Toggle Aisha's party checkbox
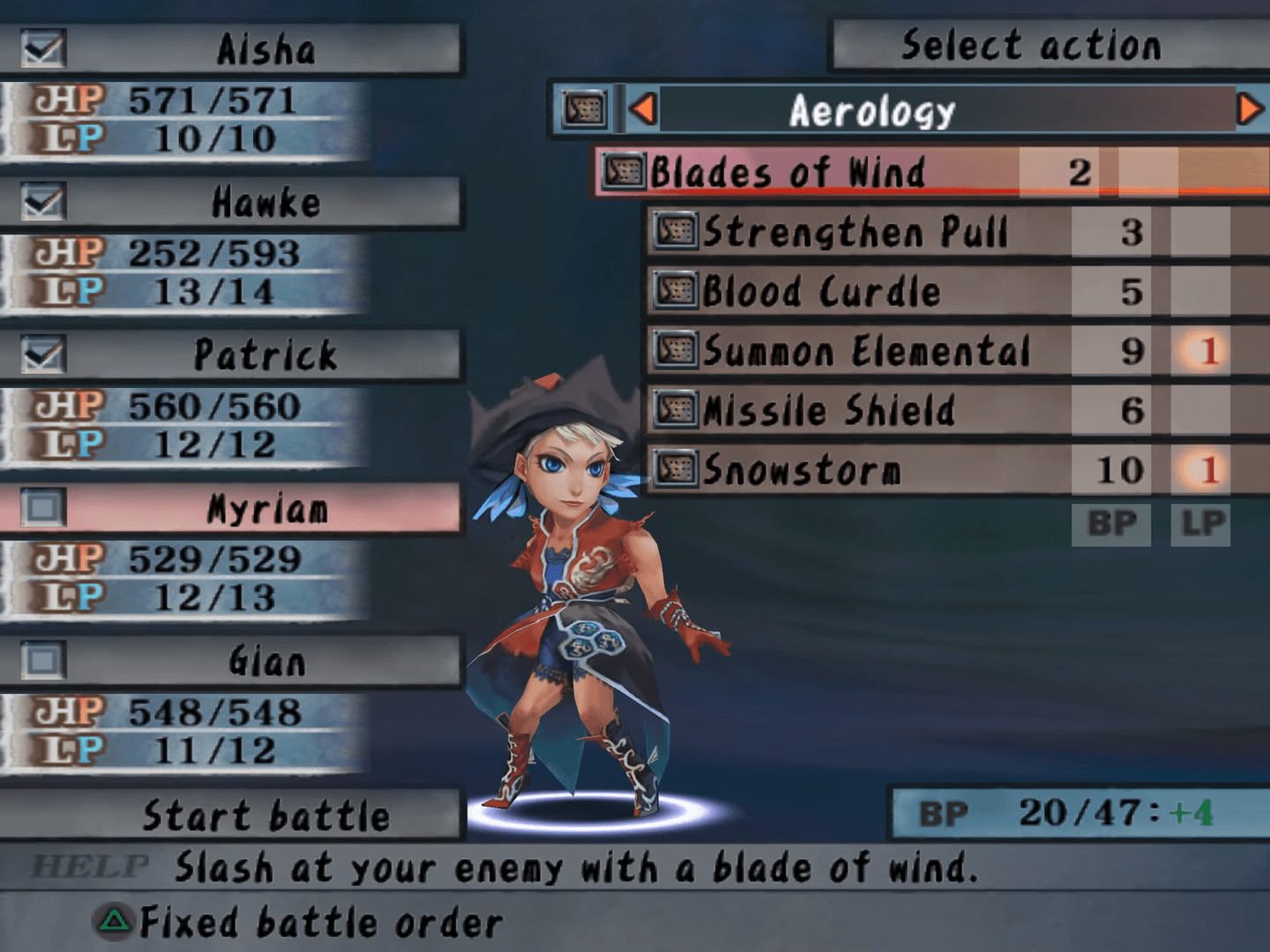 pos(42,49)
